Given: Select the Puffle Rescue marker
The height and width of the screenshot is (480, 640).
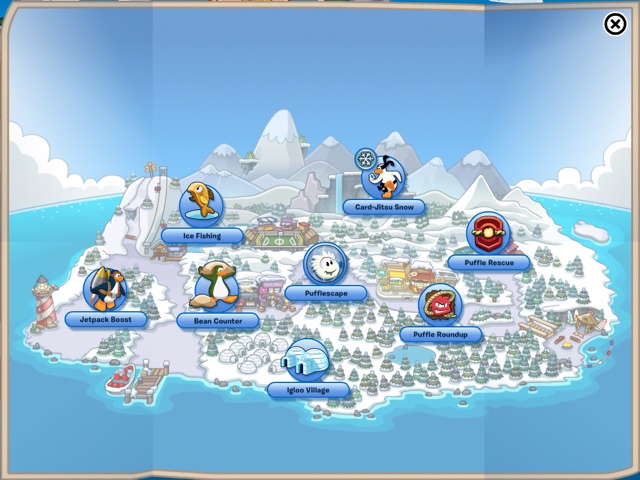Looking at the screenshot, I should (488, 235).
